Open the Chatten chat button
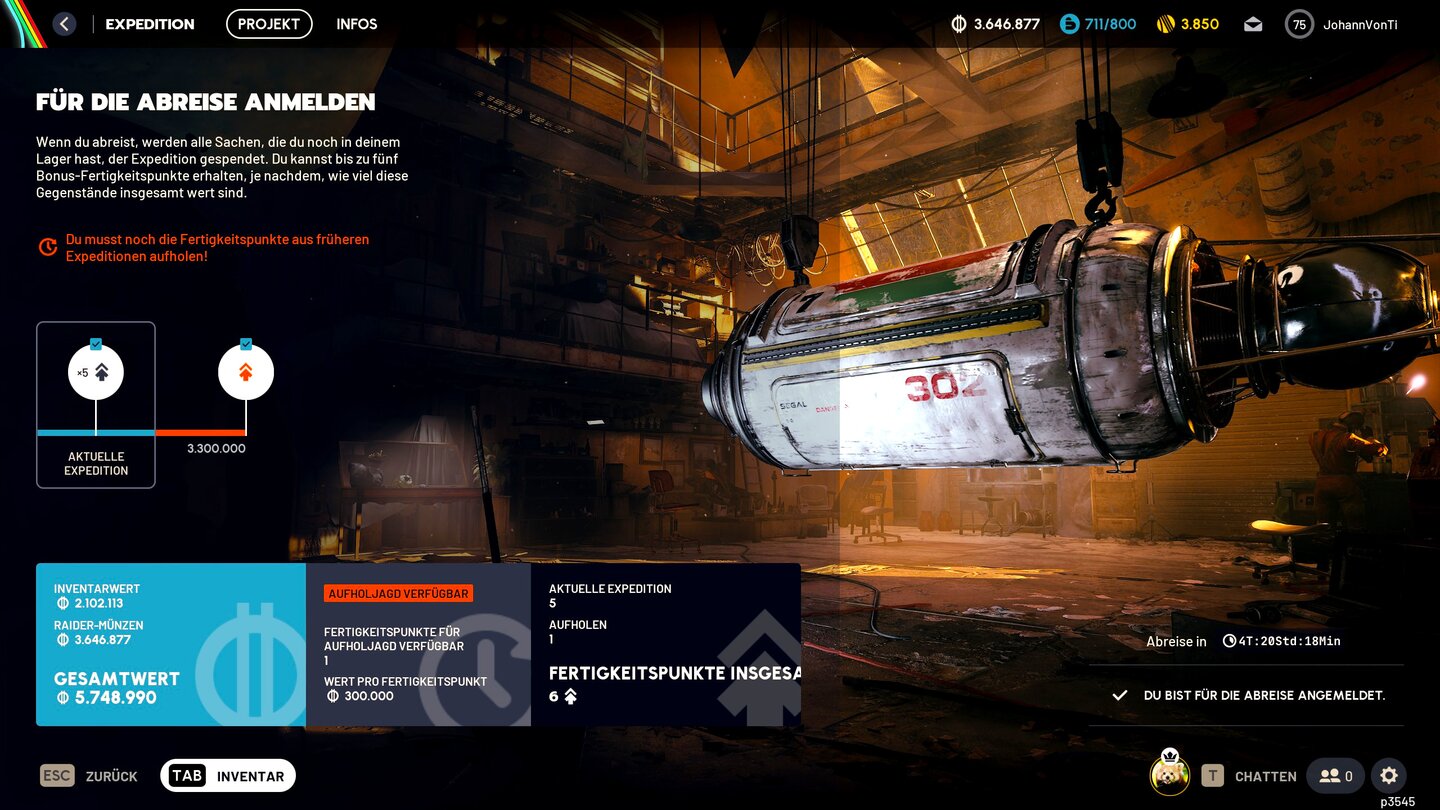 [1250, 776]
